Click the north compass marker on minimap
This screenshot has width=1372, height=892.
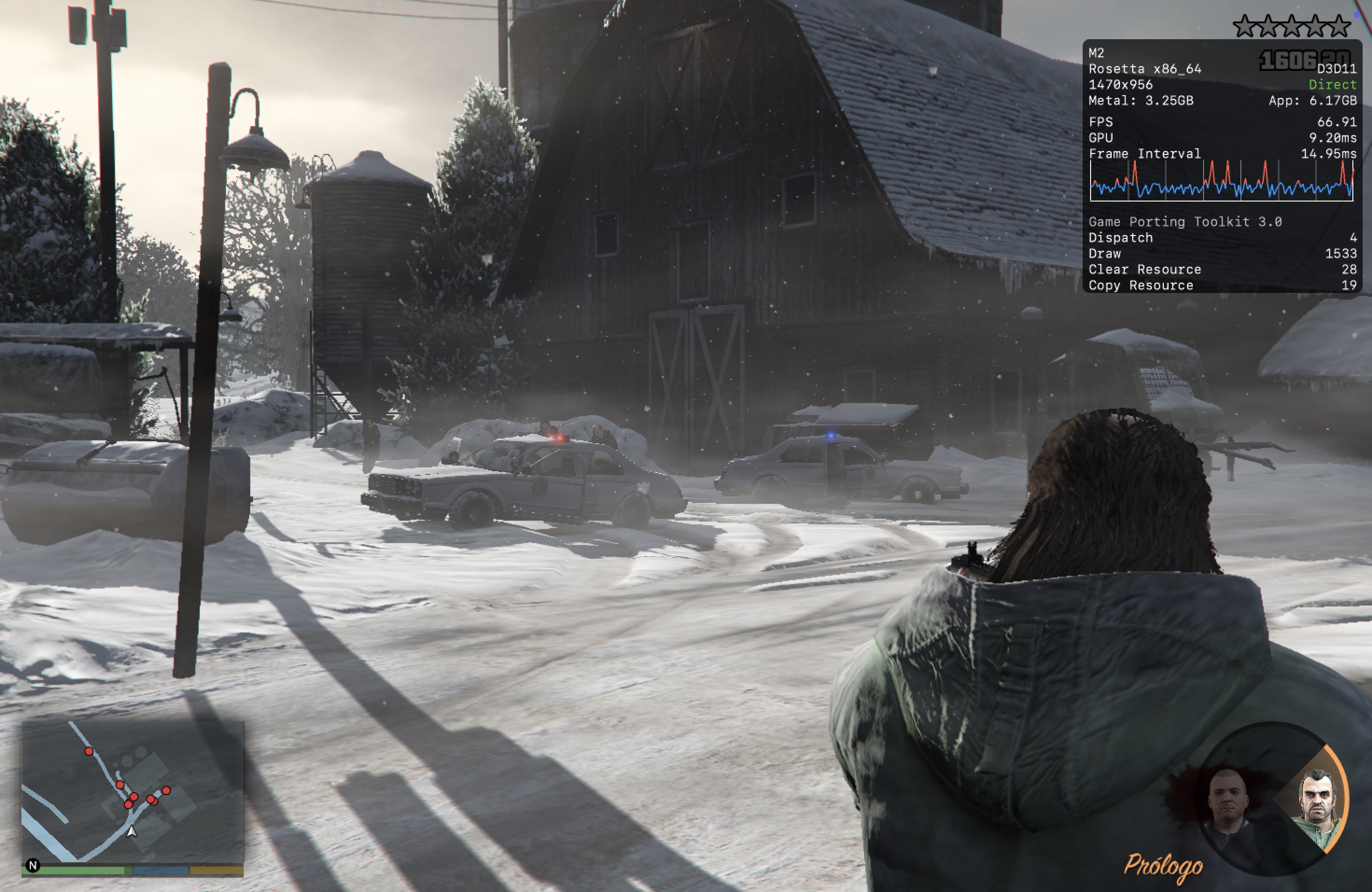[33, 865]
